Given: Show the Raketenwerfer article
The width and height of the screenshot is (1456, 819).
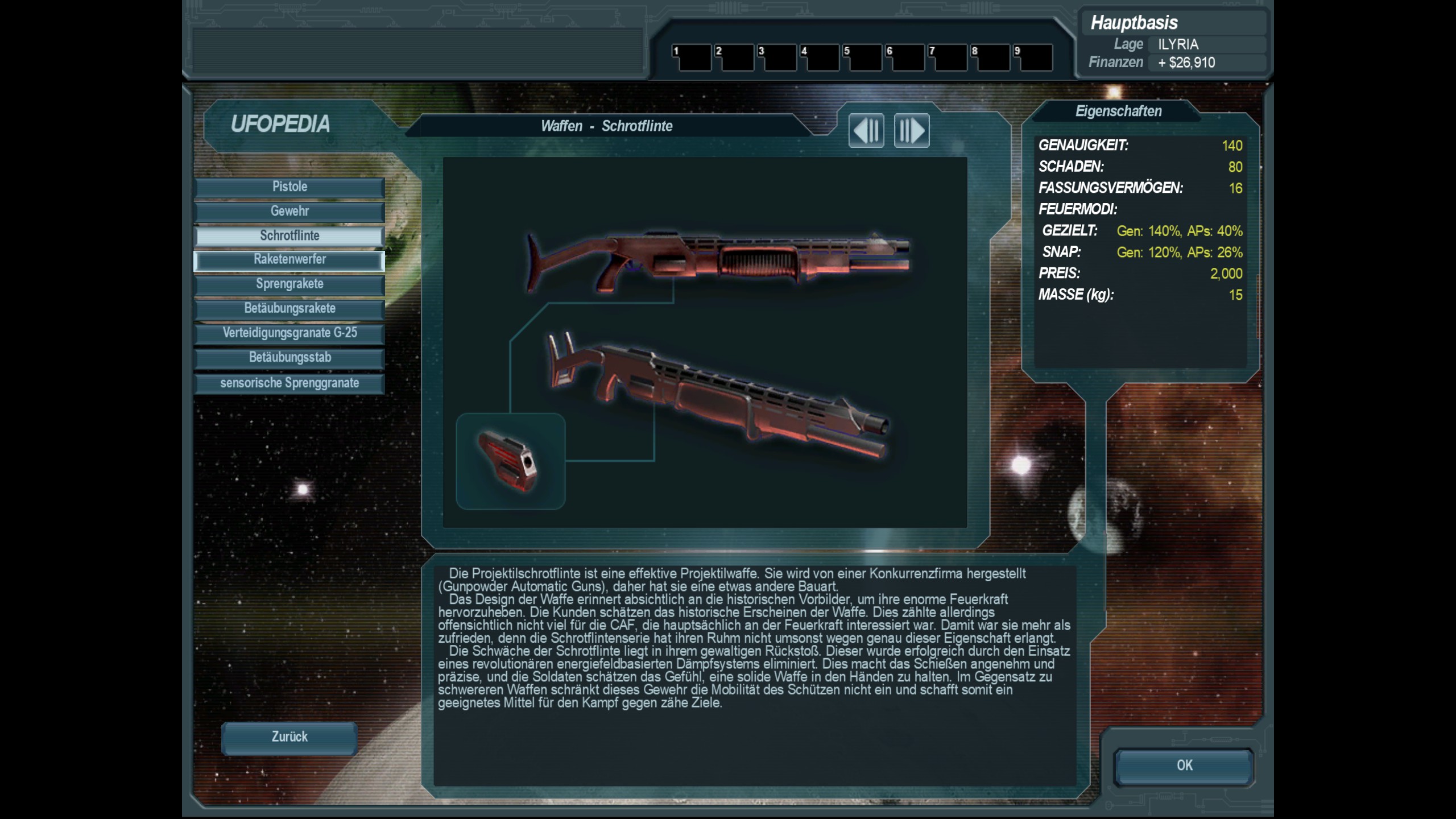Looking at the screenshot, I should pyautogui.click(x=289, y=260).
